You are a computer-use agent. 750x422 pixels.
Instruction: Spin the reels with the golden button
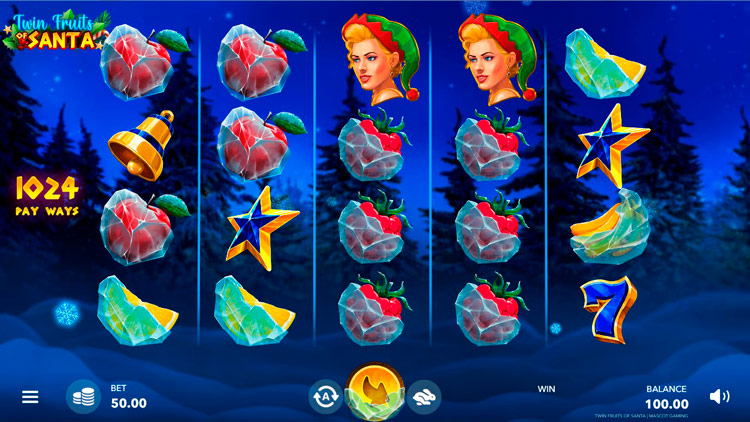pos(376,392)
